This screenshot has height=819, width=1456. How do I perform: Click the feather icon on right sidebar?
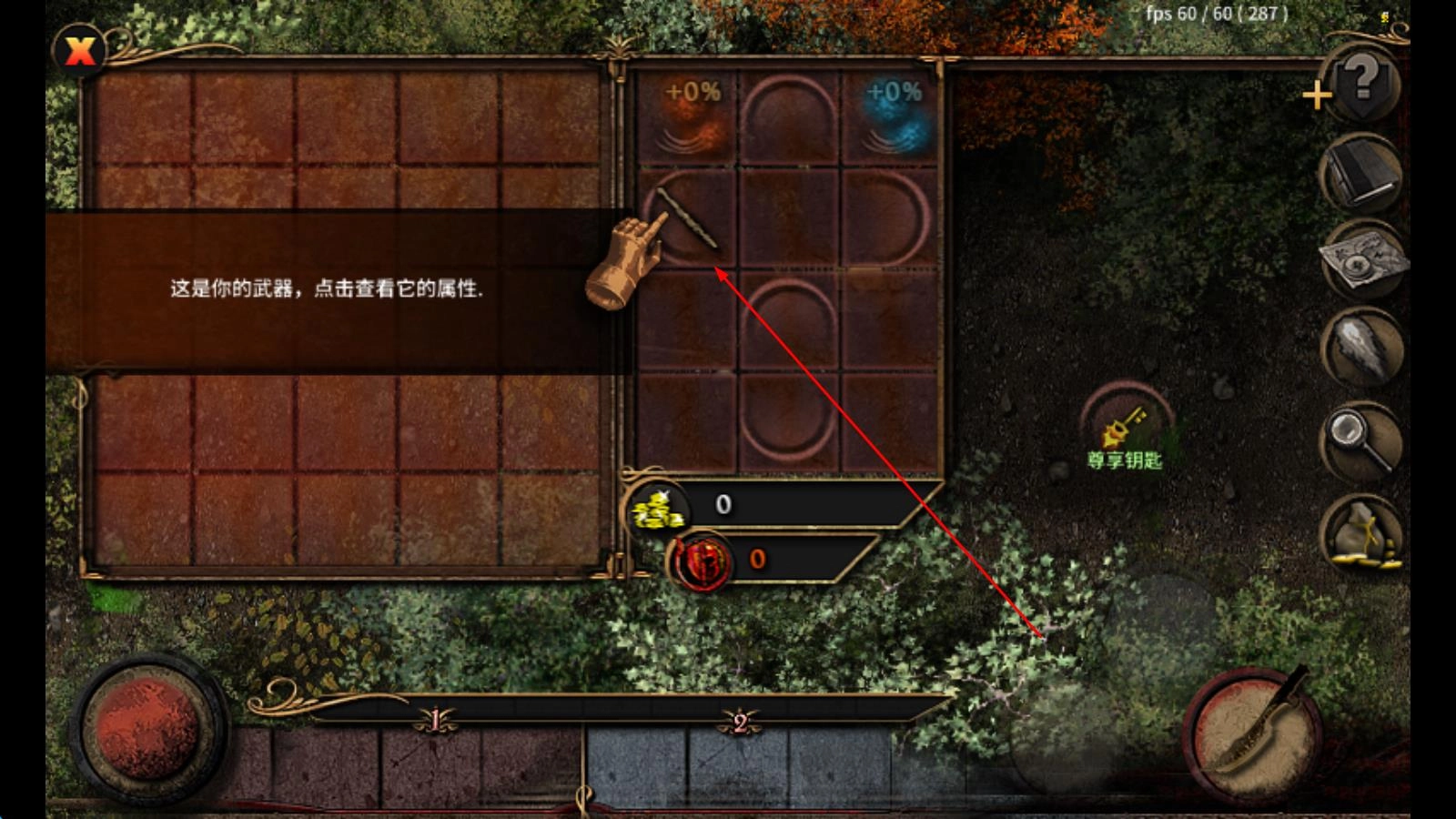[1361, 347]
